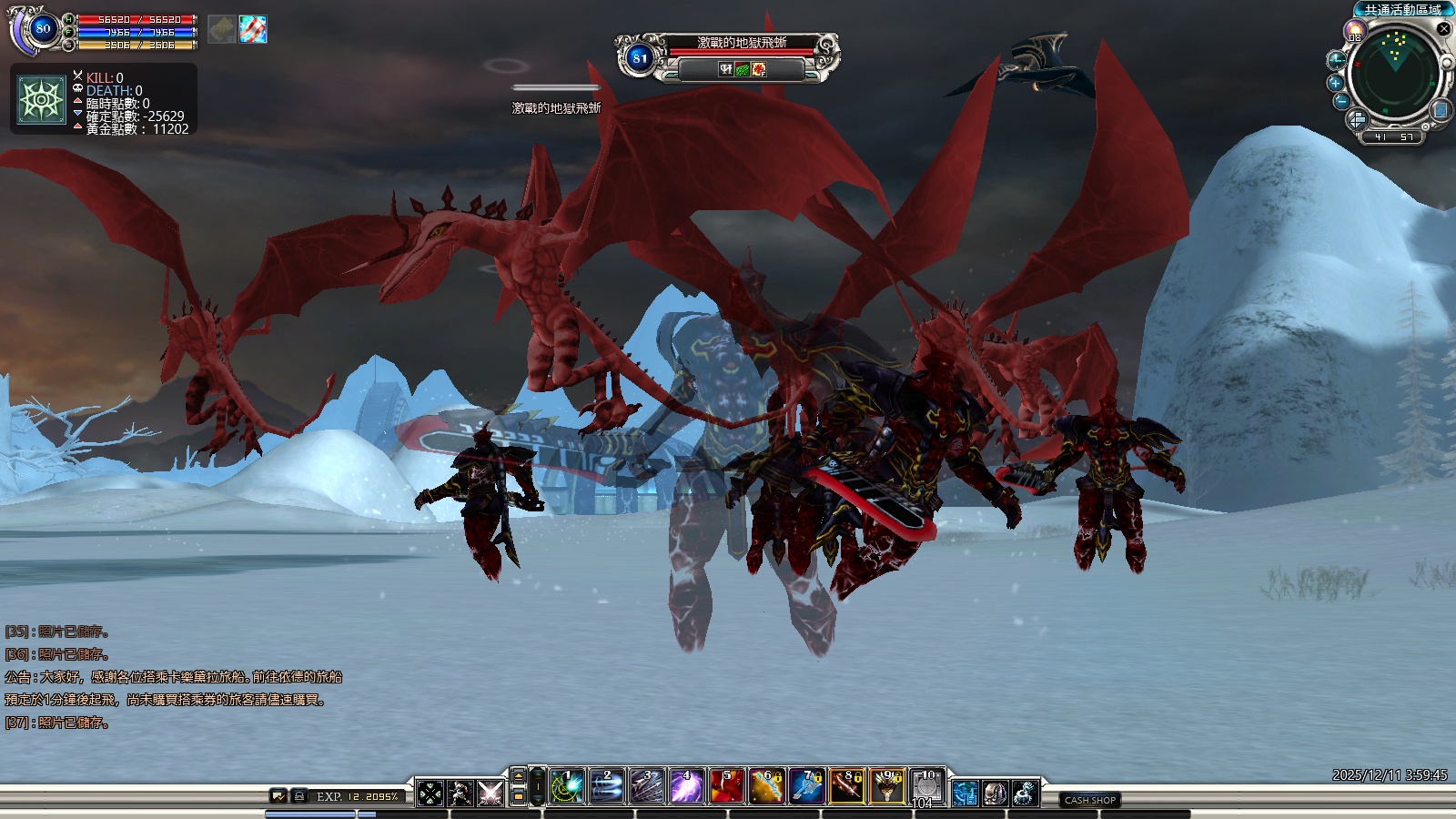Image resolution: width=1456 pixels, height=819 pixels.
Task: Click the target's red dragon status icon
Action: click(758, 69)
